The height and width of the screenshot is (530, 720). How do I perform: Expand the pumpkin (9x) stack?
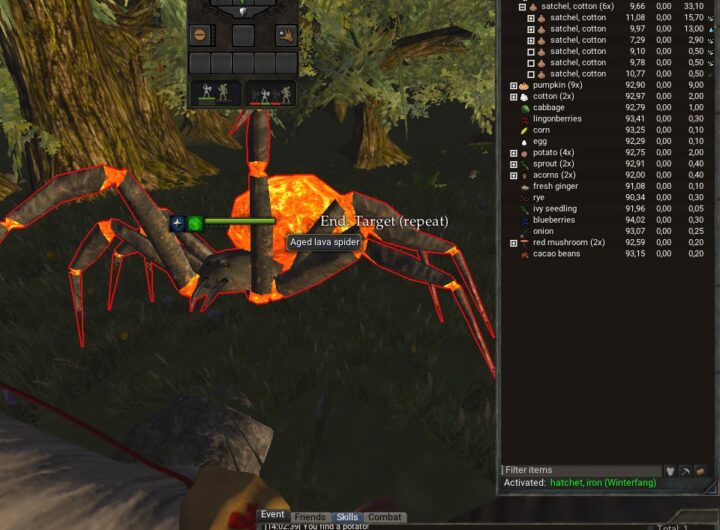513,85
